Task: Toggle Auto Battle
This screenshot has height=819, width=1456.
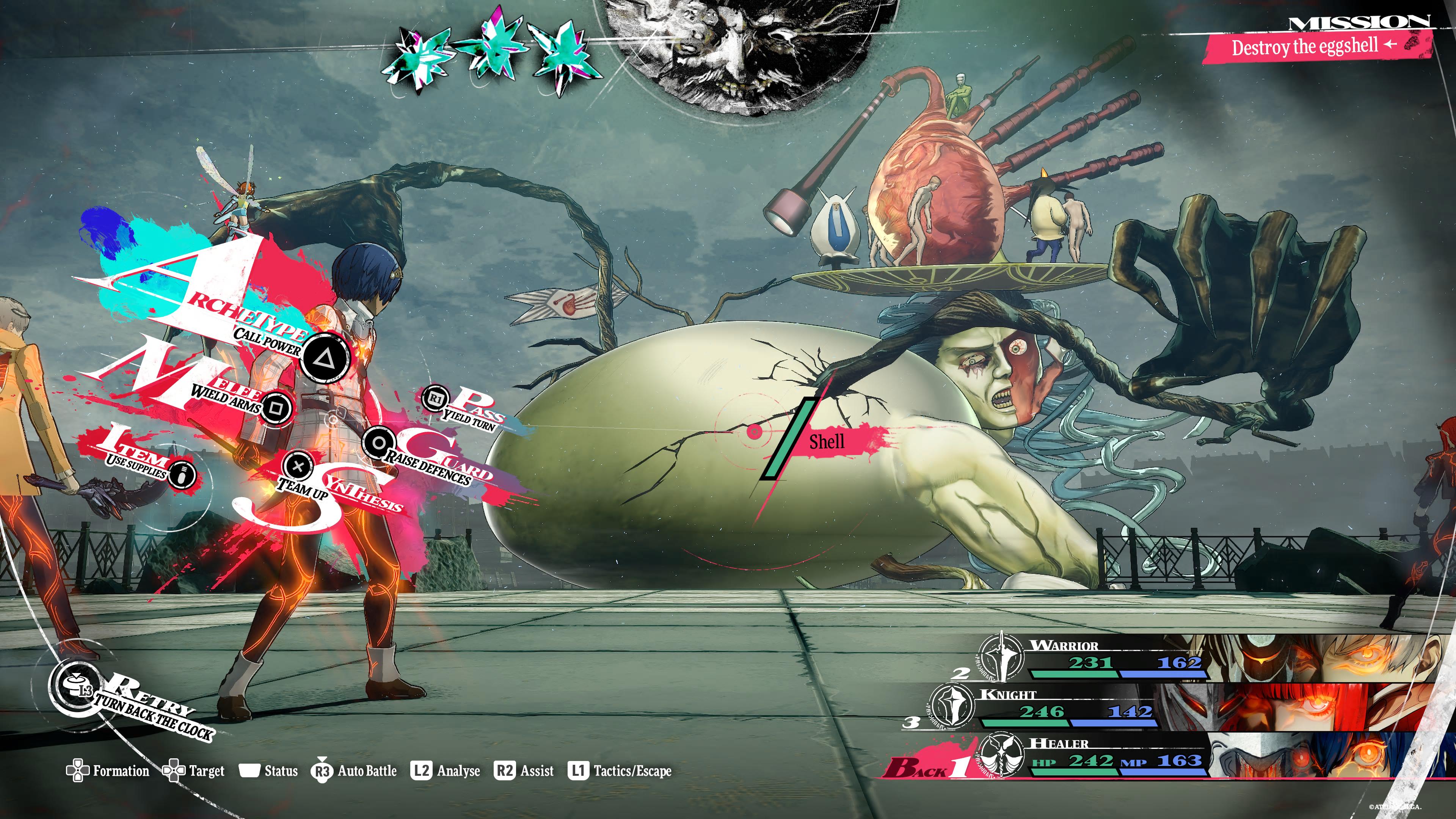Action: pos(354,771)
